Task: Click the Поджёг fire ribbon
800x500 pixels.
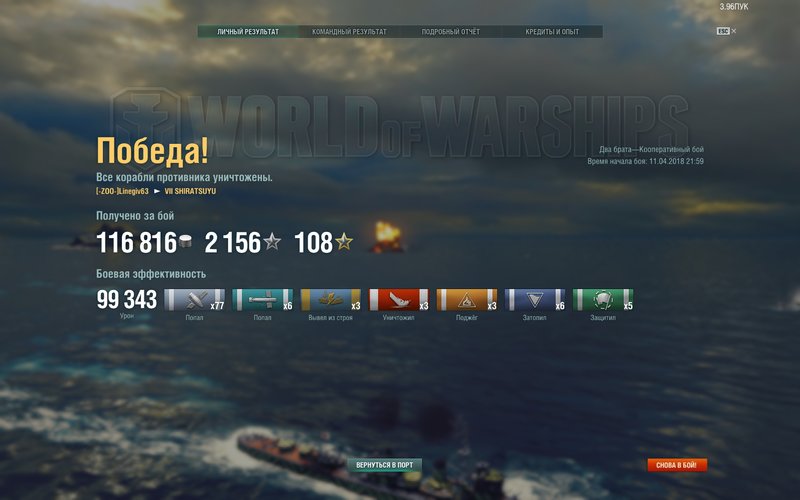Action: tap(466, 300)
